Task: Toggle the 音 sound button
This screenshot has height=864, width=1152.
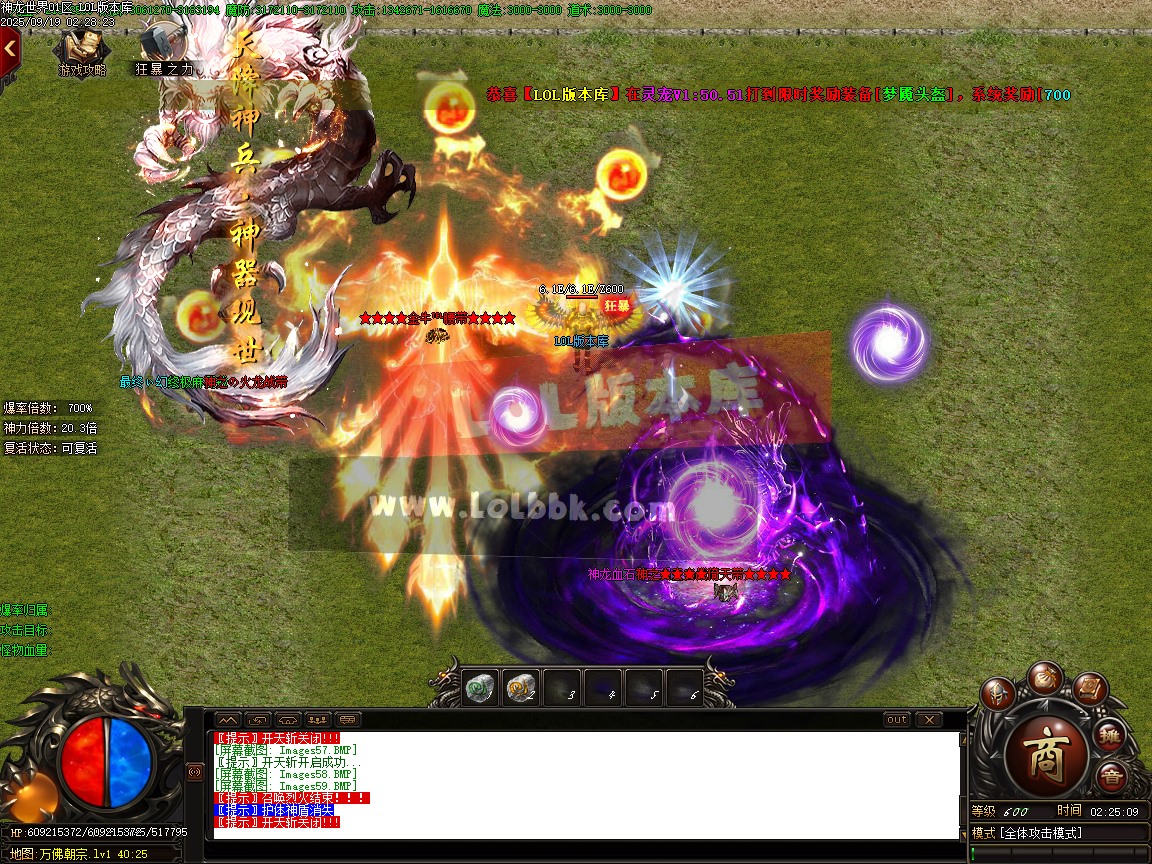Action: [1110, 777]
